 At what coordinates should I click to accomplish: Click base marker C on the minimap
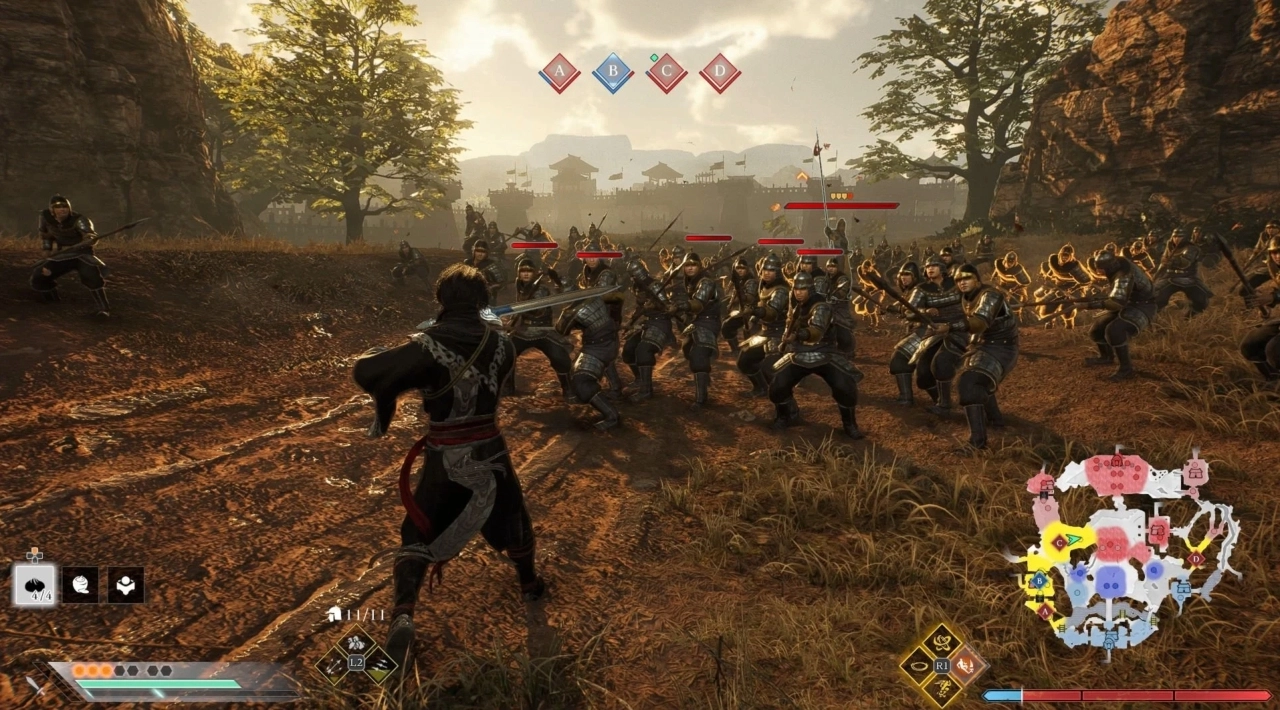1058,541
